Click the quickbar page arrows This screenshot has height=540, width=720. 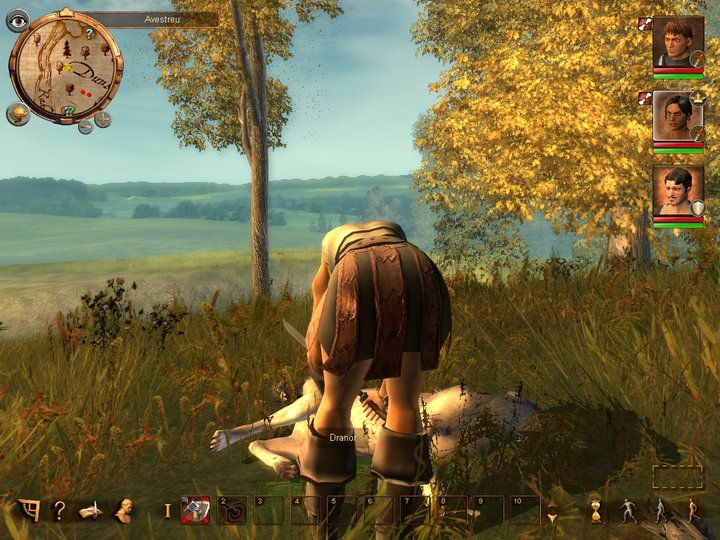coord(551,510)
